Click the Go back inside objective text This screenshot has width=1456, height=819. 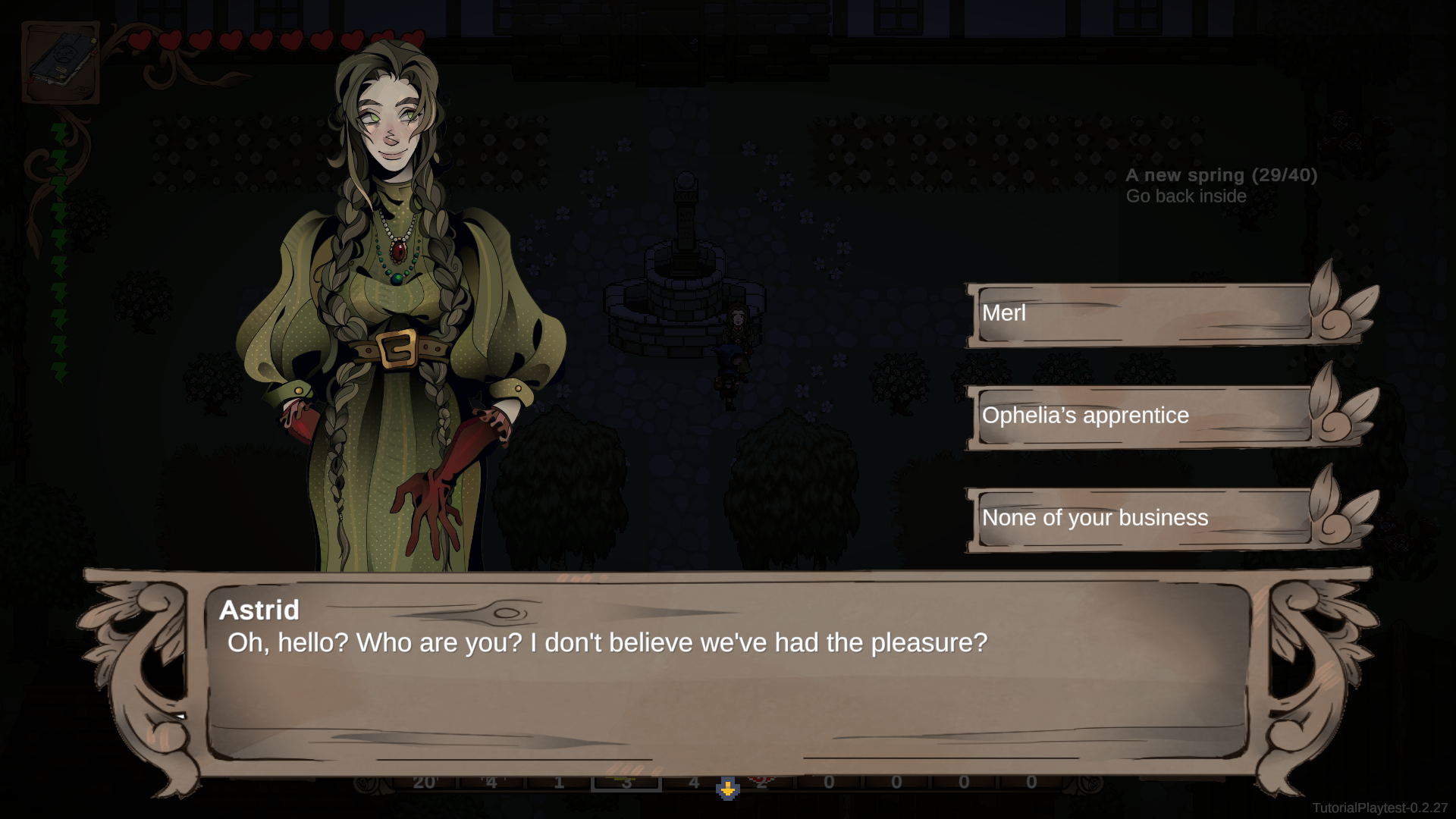(x=1186, y=196)
